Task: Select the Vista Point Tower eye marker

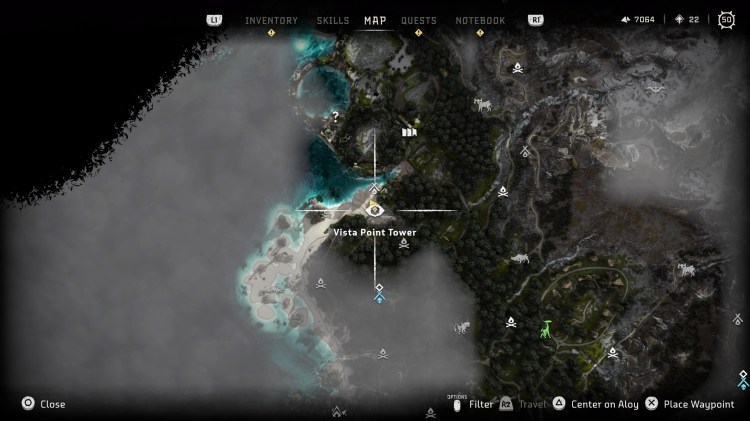Action: [x=375, y=211]
